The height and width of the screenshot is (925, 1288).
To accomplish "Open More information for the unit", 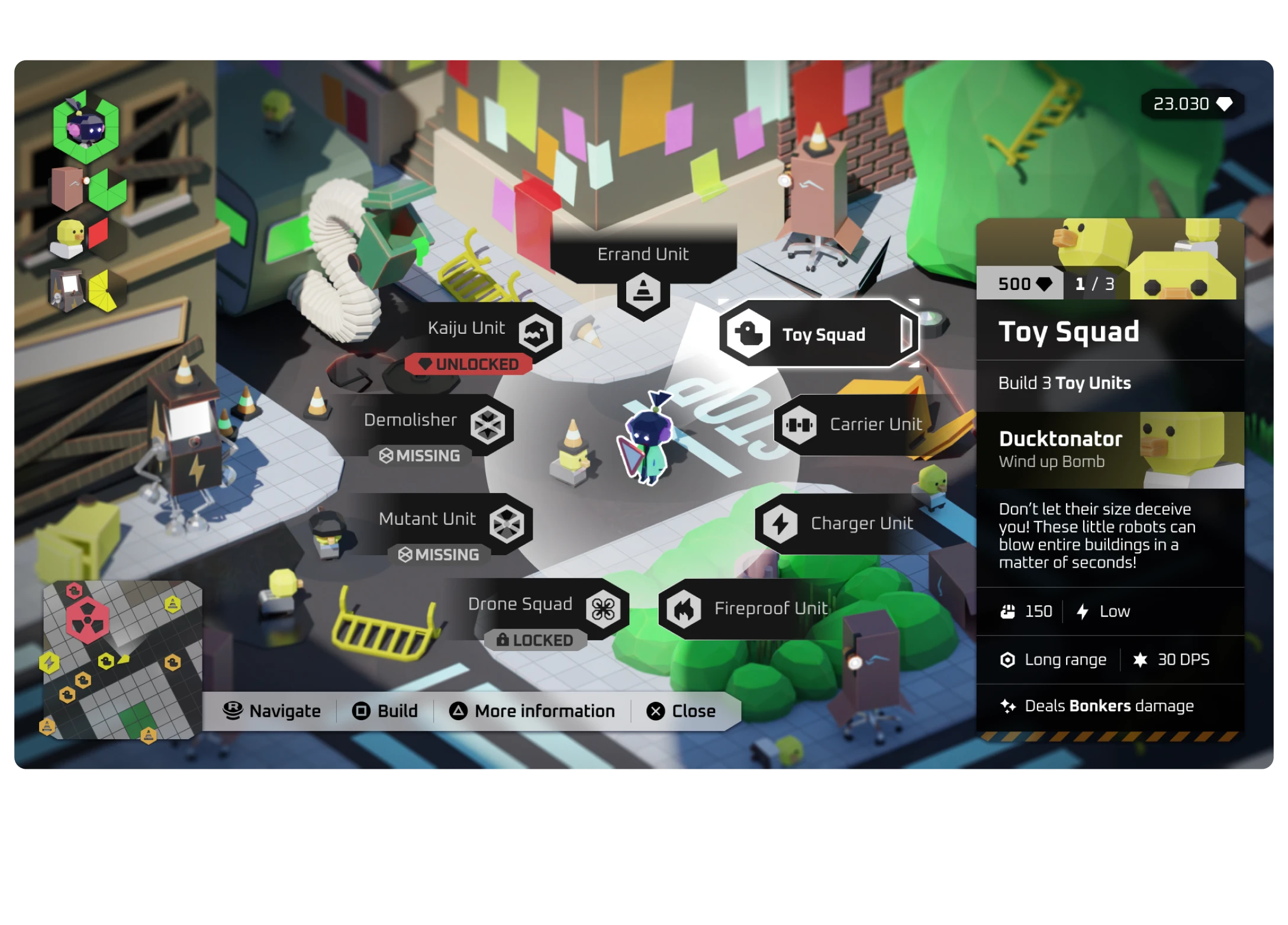I will click(532, 711).
